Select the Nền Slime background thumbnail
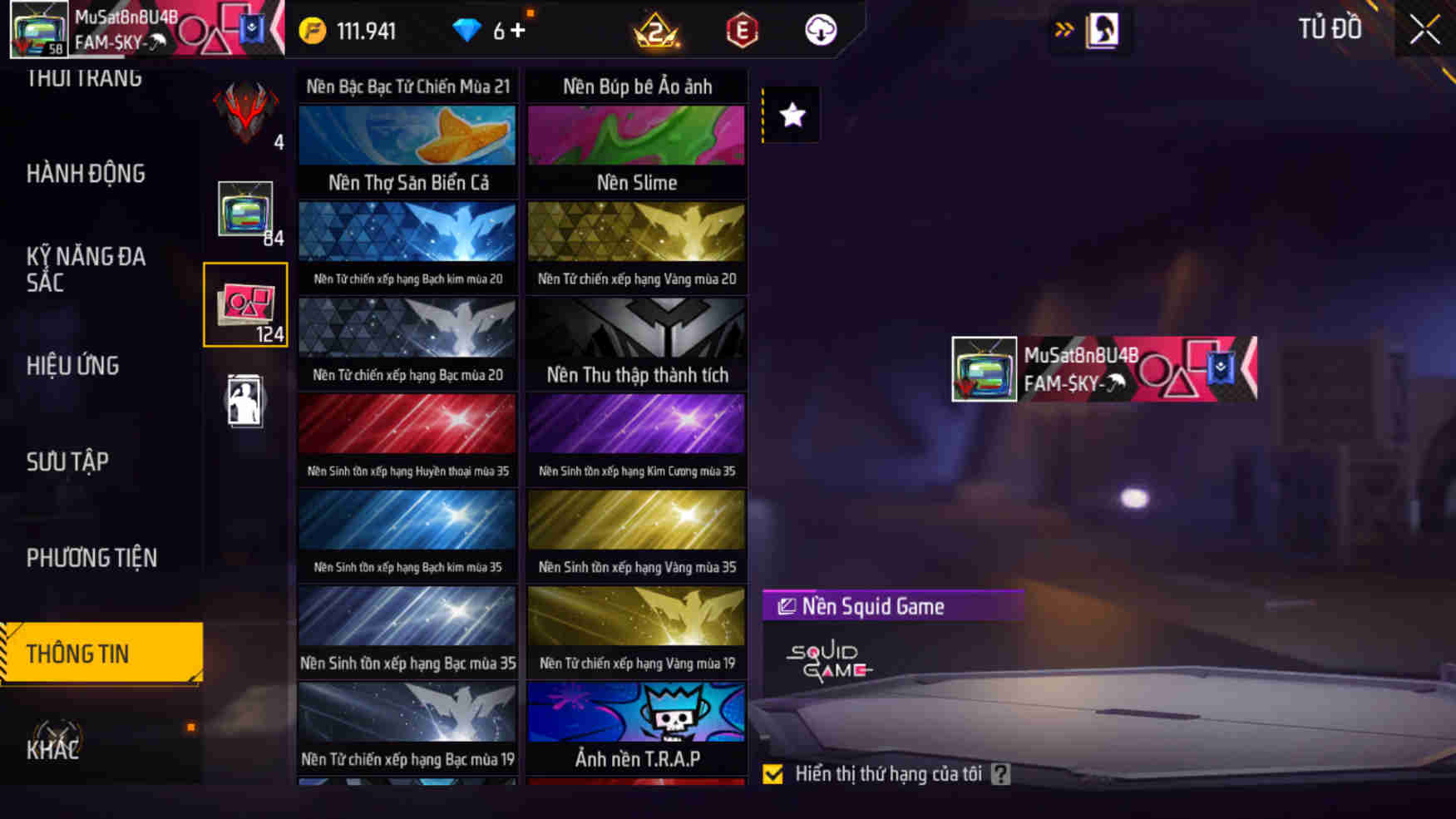This screenshot has width=1456, height=819. tap(635, 136)
